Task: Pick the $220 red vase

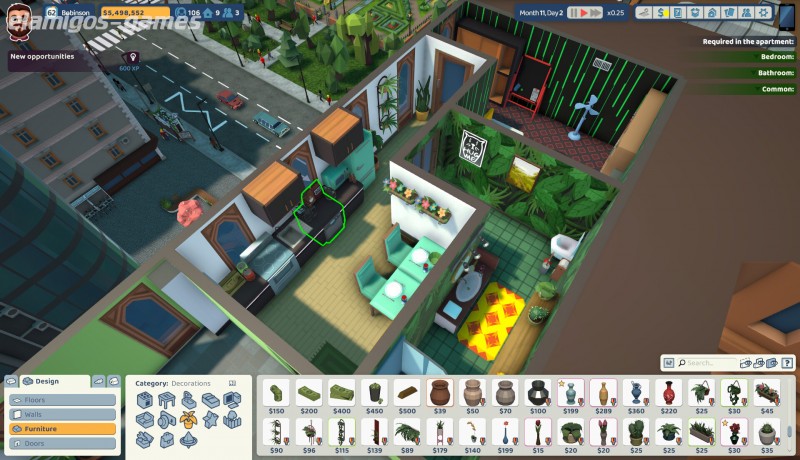Action: pyautogui.click(x=668, y=392)
